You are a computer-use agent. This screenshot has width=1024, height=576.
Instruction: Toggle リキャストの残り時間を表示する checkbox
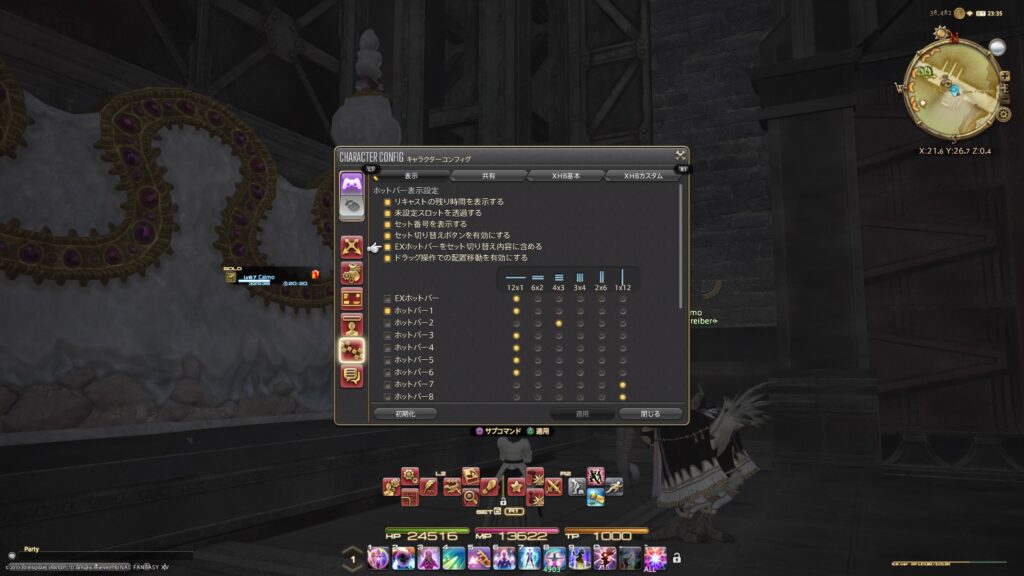coord(388,201)
